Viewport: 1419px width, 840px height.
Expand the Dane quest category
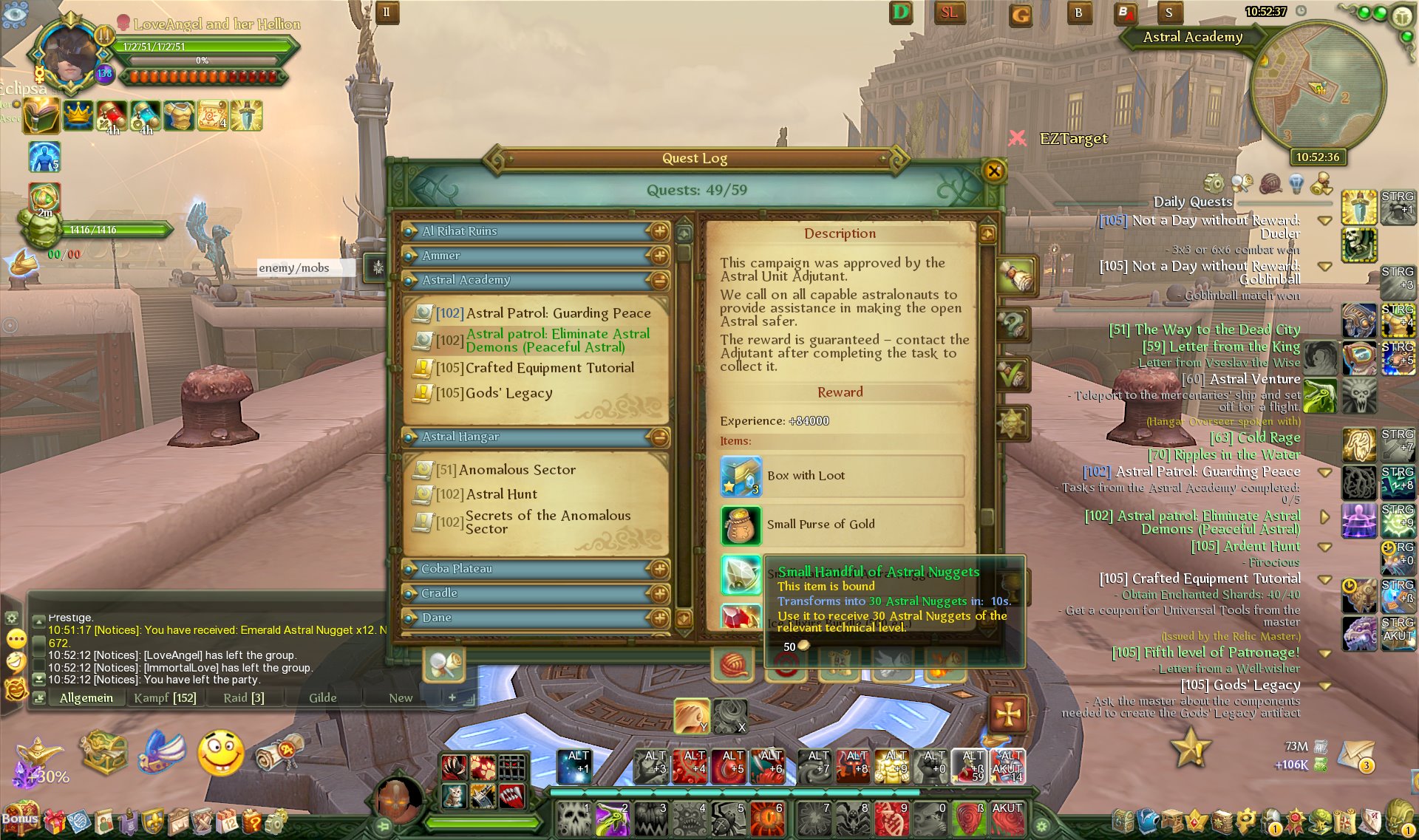click(659, 618)
